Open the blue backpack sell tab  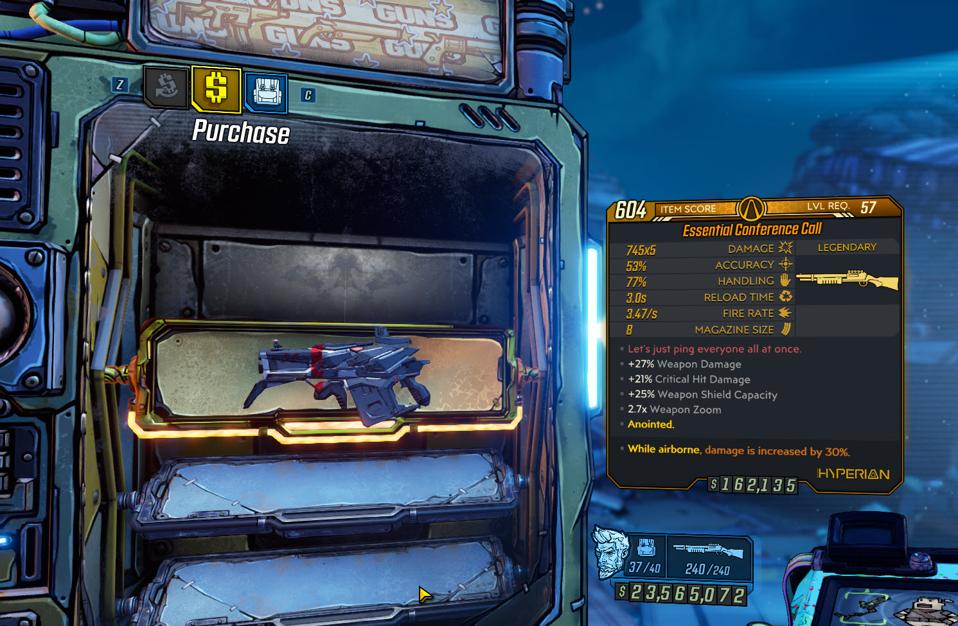(x=265, y=92)
